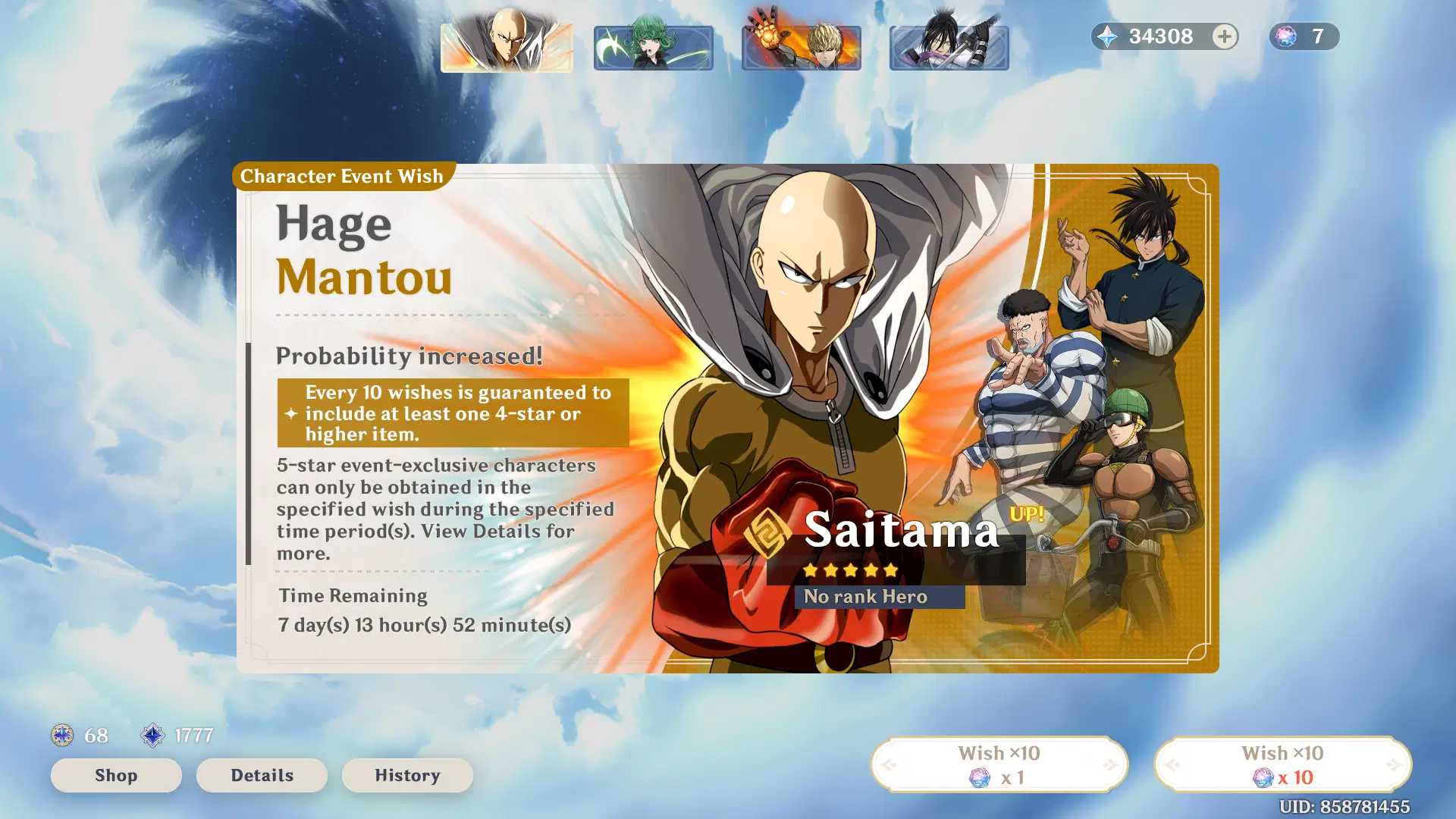
Task: Open the Tatsumaki event banner
Action: 653,47
